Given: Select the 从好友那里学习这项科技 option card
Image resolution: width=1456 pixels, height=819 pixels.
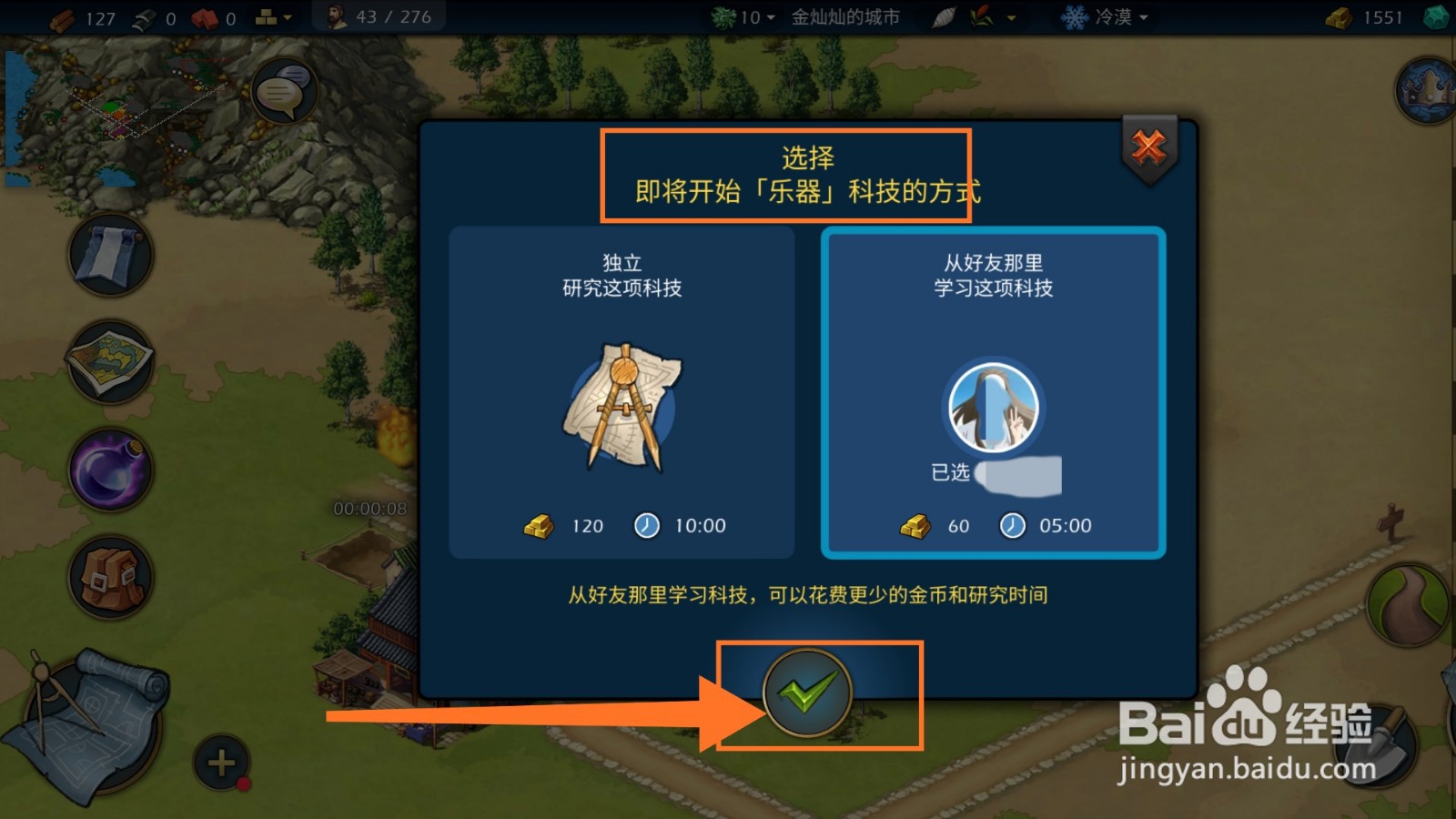Looking at the screenshot, I should (992, 391).
